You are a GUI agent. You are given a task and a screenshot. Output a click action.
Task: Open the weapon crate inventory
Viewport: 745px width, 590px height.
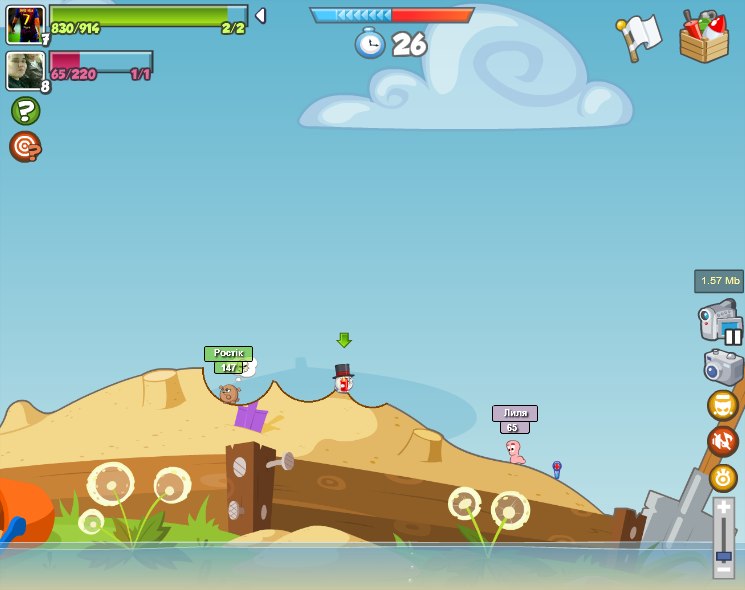tap(703, 38)
